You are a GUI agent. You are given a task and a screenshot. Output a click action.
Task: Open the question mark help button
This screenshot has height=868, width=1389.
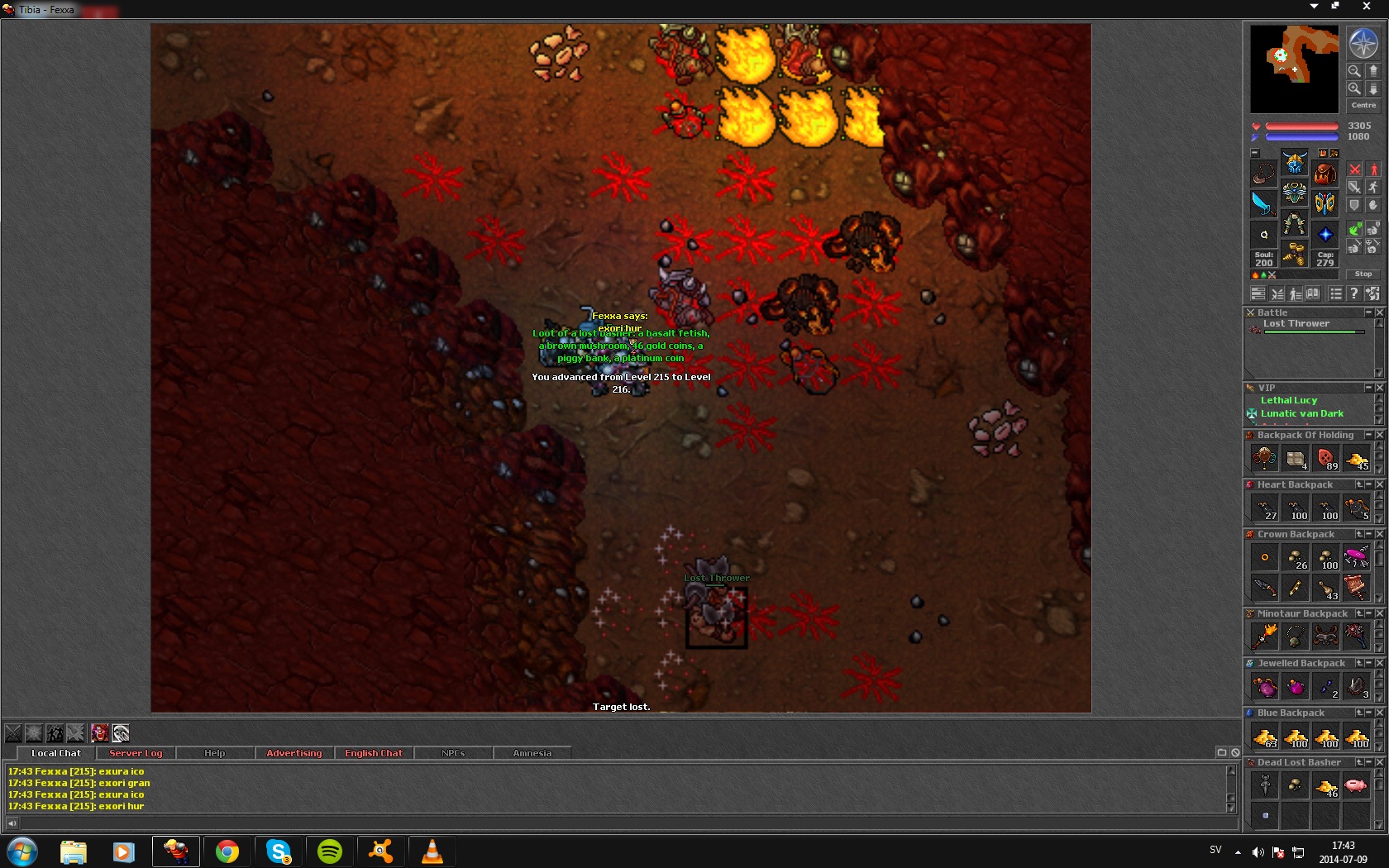click(1353, 293)
